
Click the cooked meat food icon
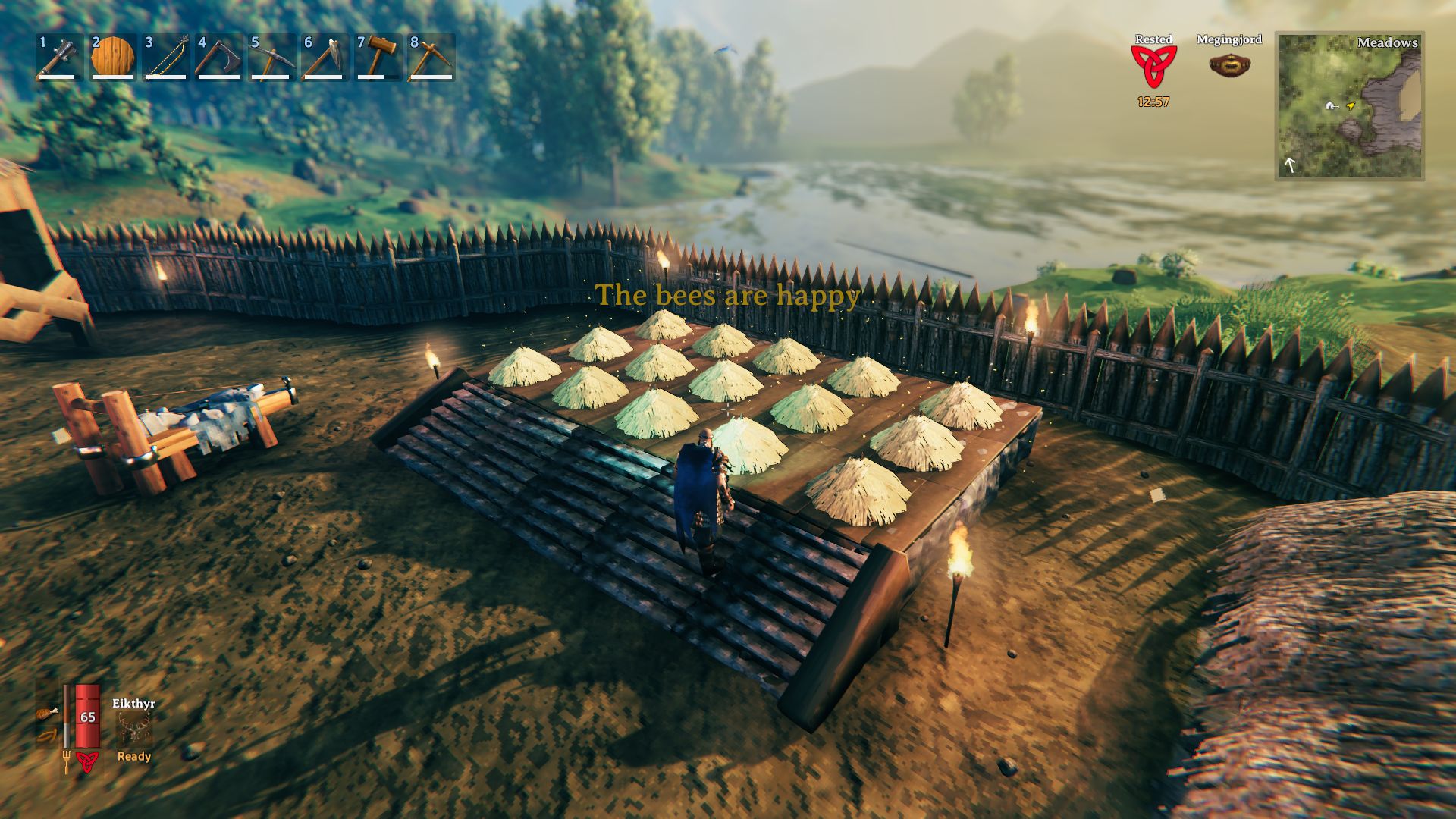click(49, 713)
